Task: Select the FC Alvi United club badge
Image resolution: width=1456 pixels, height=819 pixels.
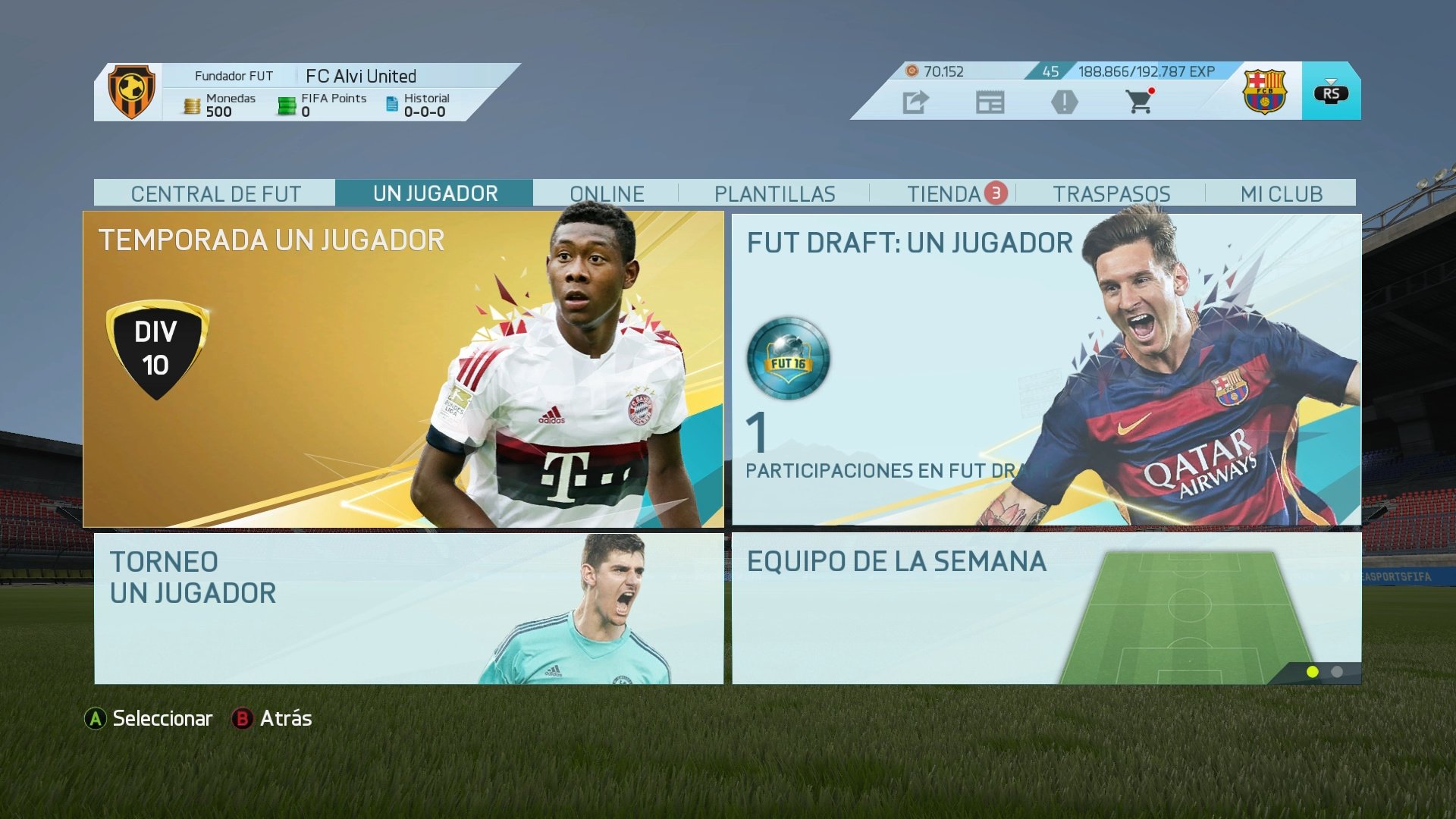Action: point(132,91)
